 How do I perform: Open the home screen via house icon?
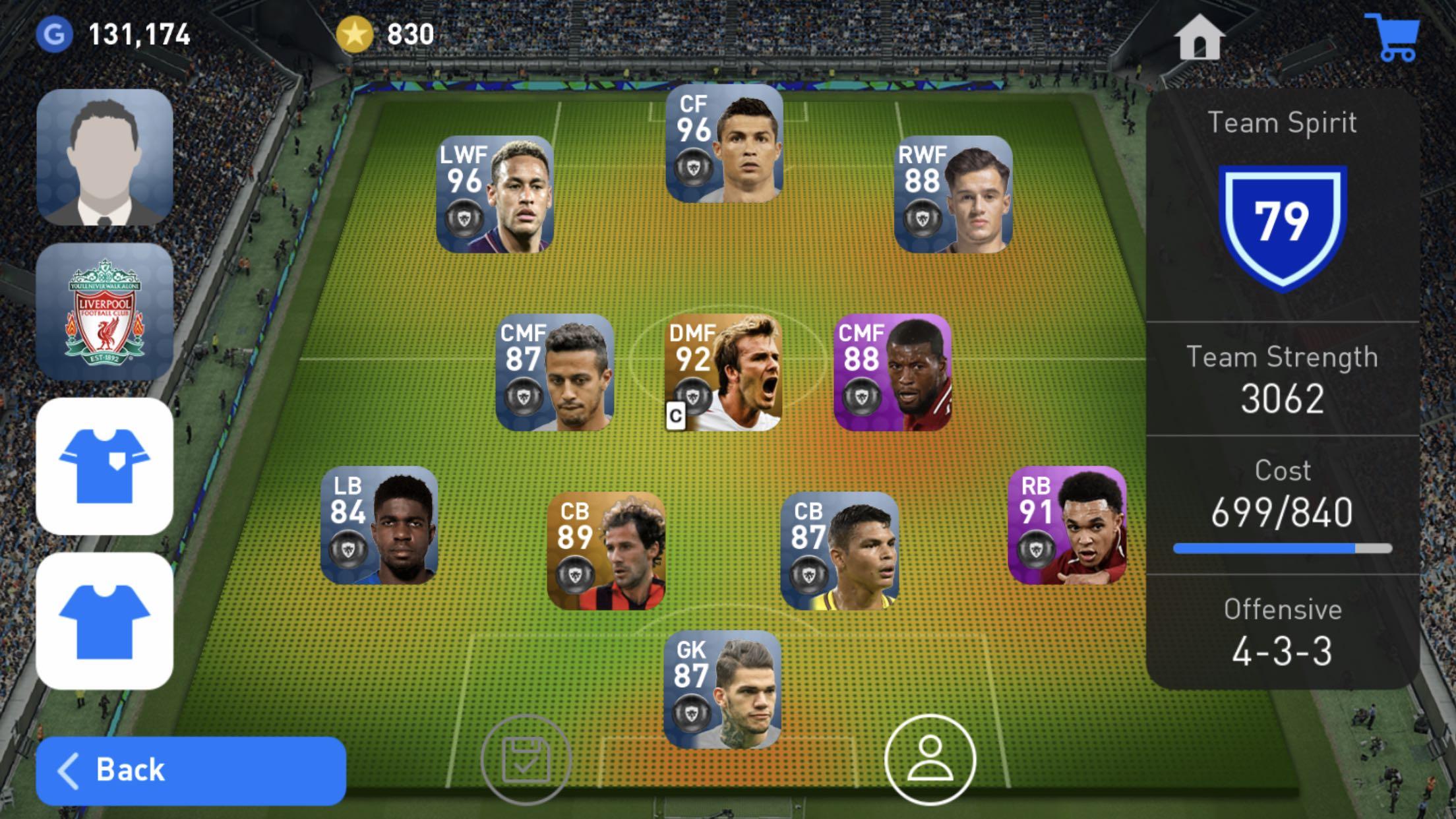pyautogui.click(x=1199, y=38)
